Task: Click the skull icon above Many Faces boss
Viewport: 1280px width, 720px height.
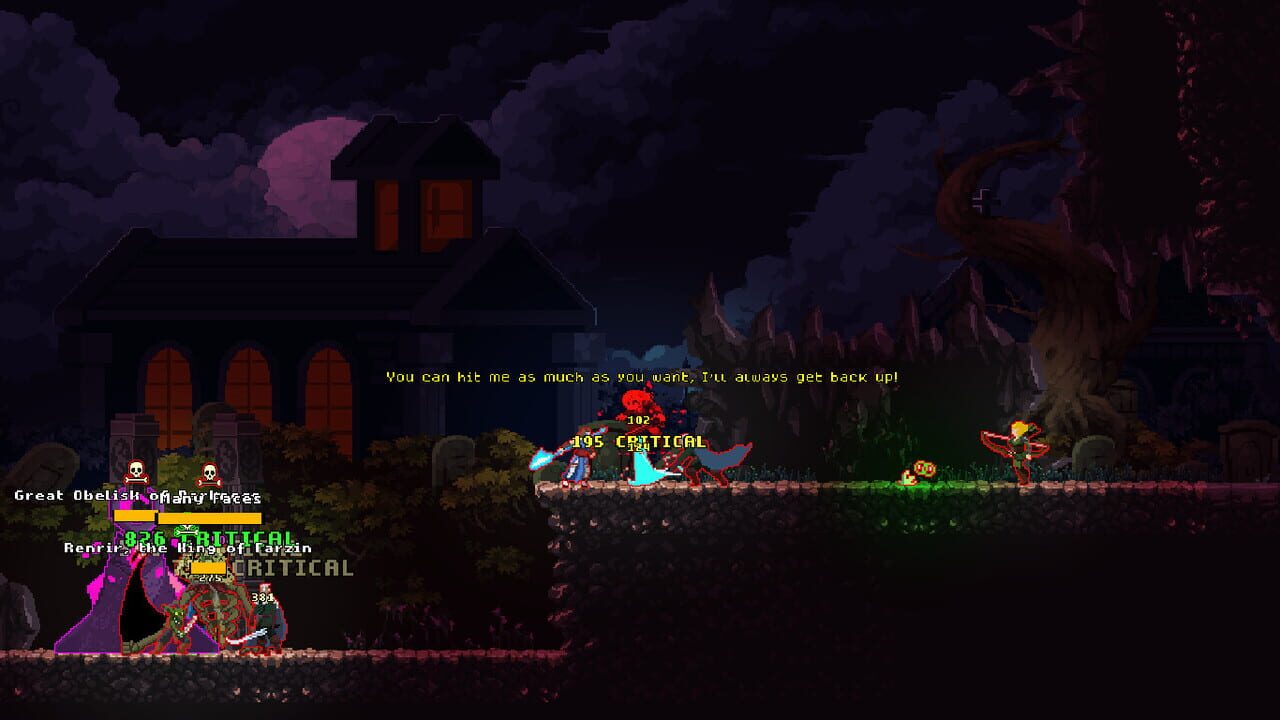Action: pyautogui.click(x=209, y=473)
